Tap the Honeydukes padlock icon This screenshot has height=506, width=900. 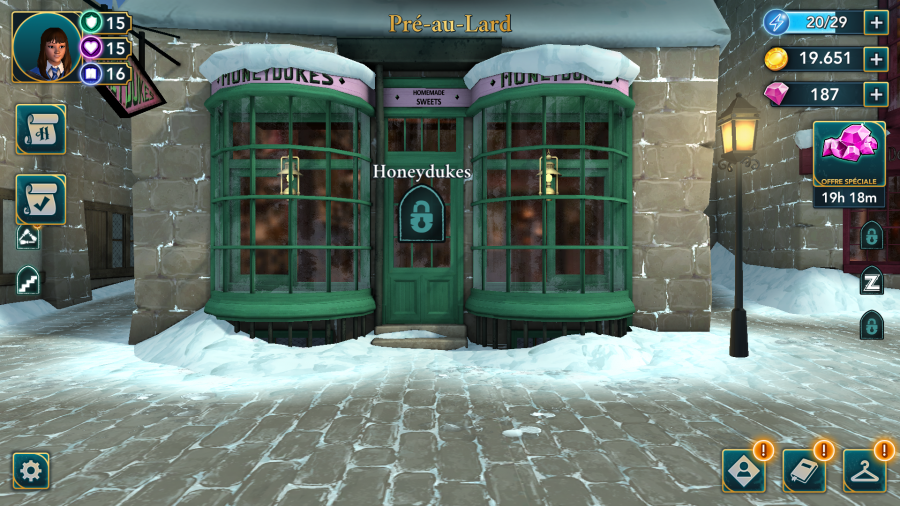(x=422, y=214)
